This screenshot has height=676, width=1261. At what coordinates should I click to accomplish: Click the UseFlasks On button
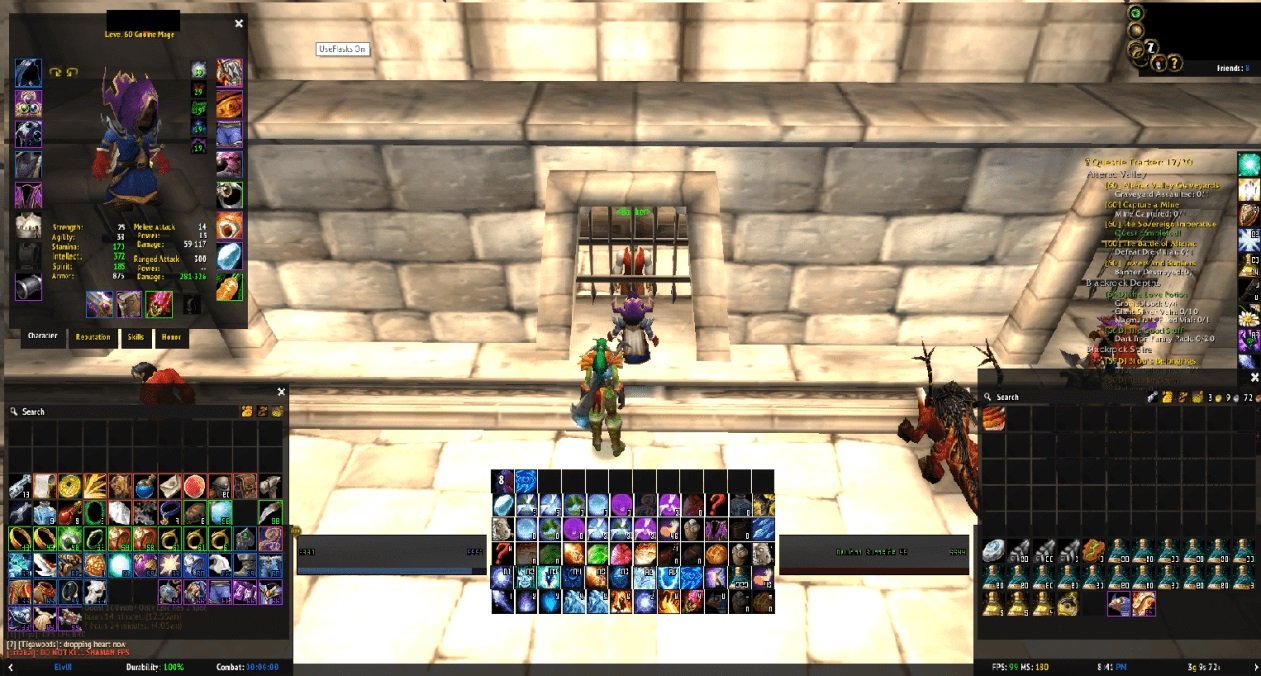point(343,48)
